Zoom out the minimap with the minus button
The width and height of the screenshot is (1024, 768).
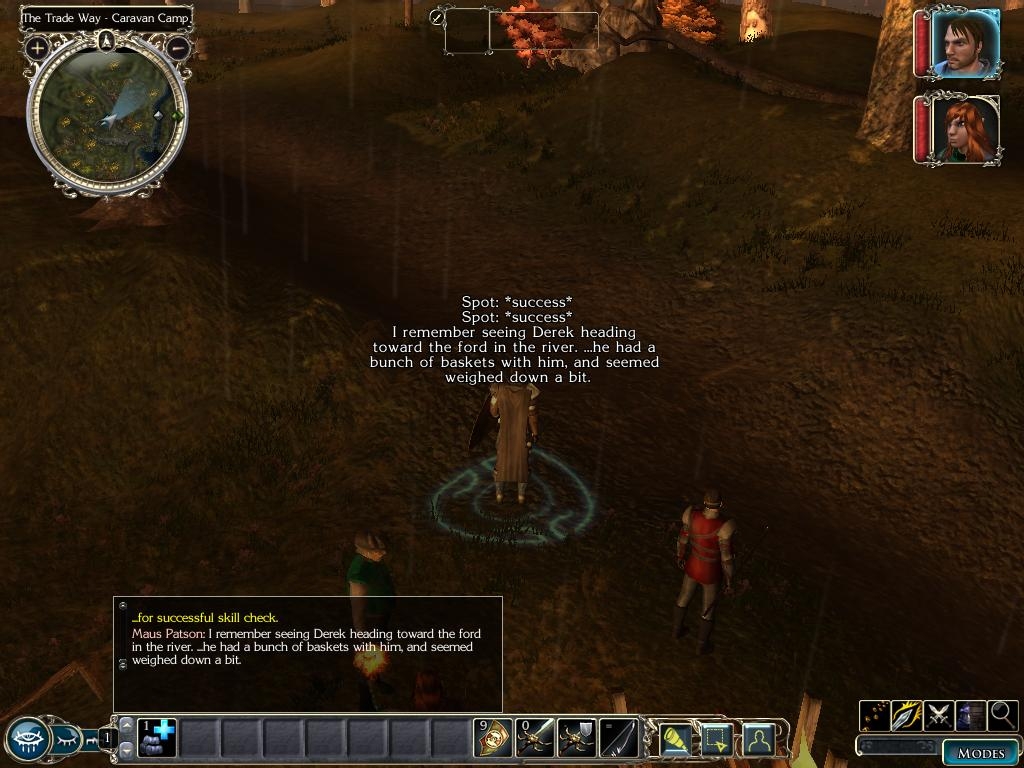click(x=177, y=46)
